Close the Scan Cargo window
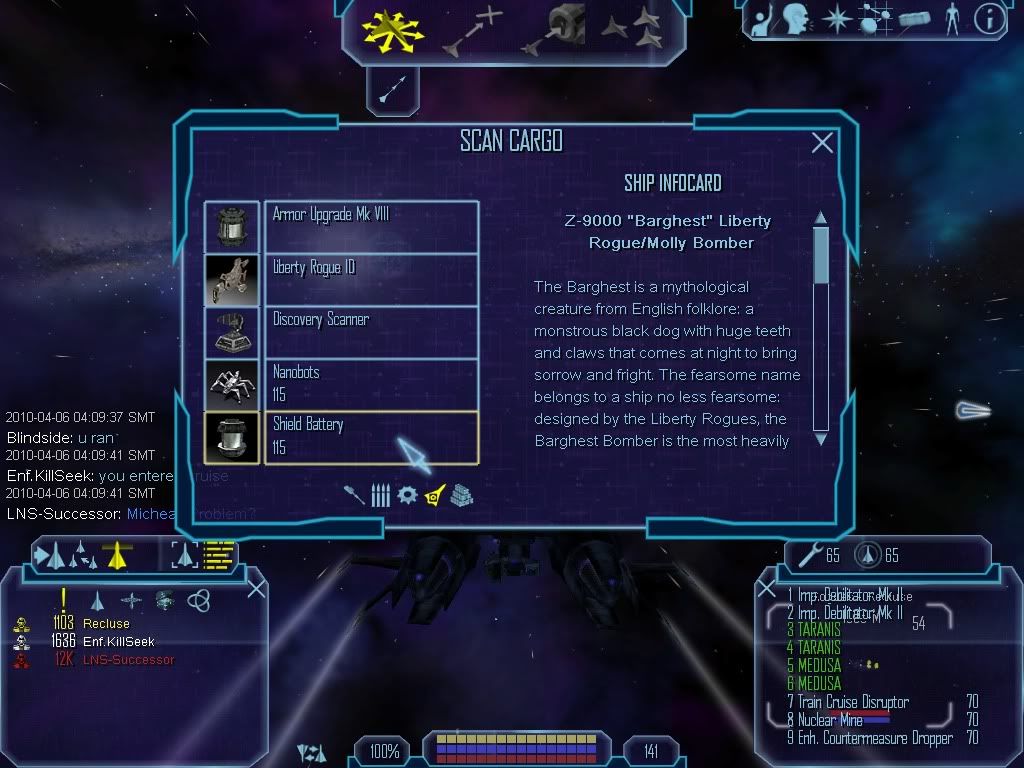 click(x=822, y=143)
